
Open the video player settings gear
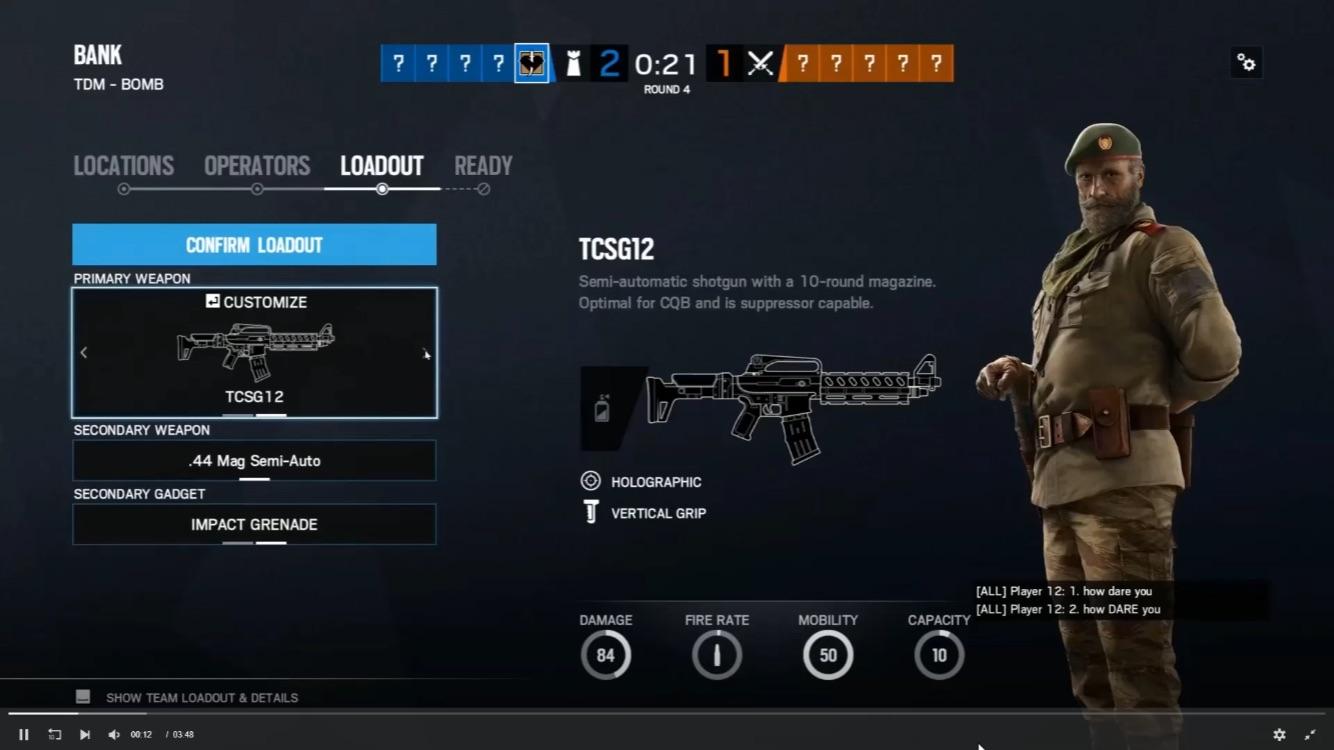(1280, 734)
